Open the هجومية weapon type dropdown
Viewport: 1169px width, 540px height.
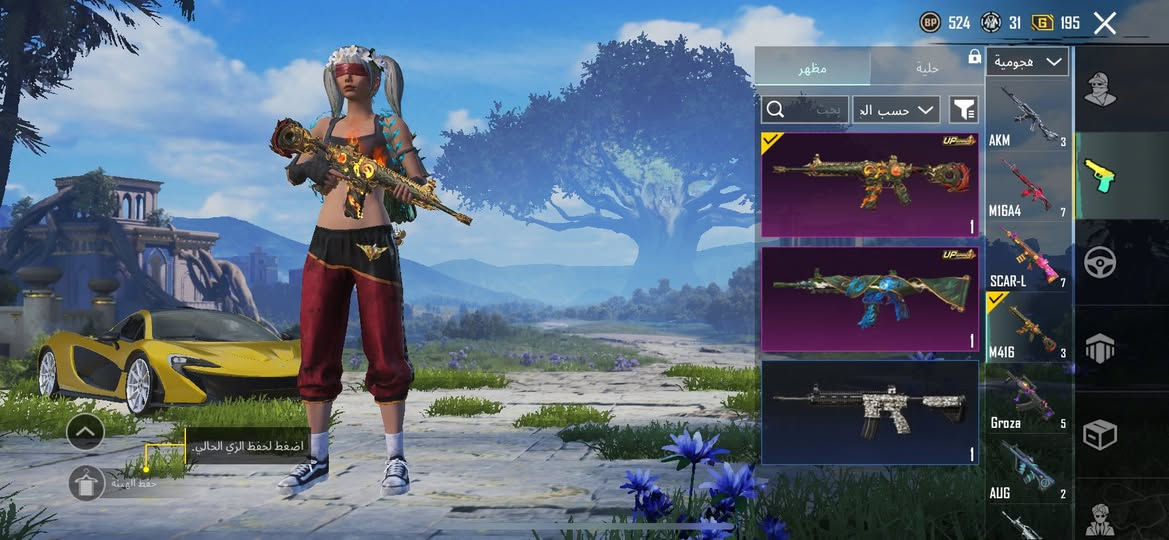(x=1027, y=62)
